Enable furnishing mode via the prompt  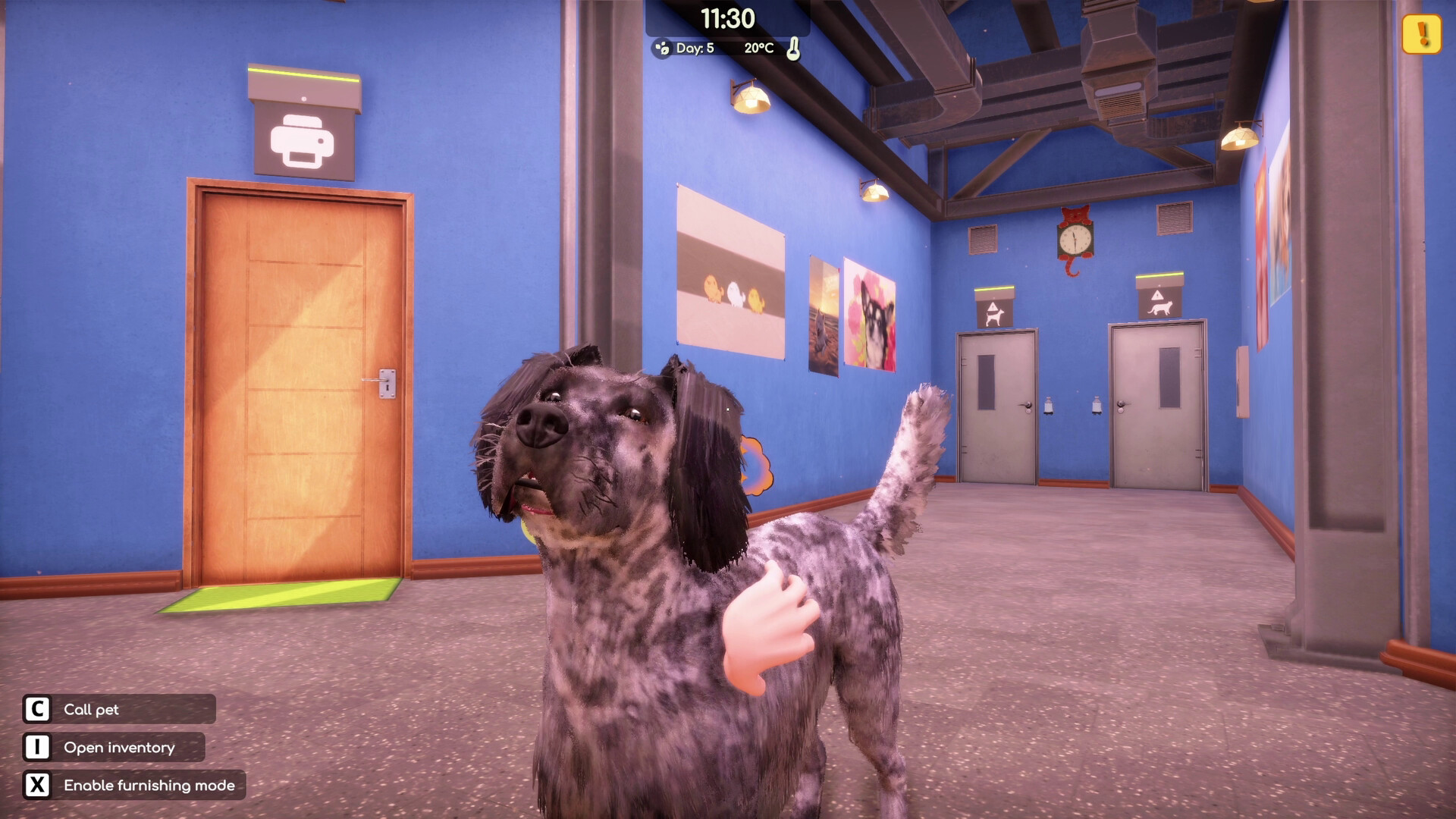149,786
